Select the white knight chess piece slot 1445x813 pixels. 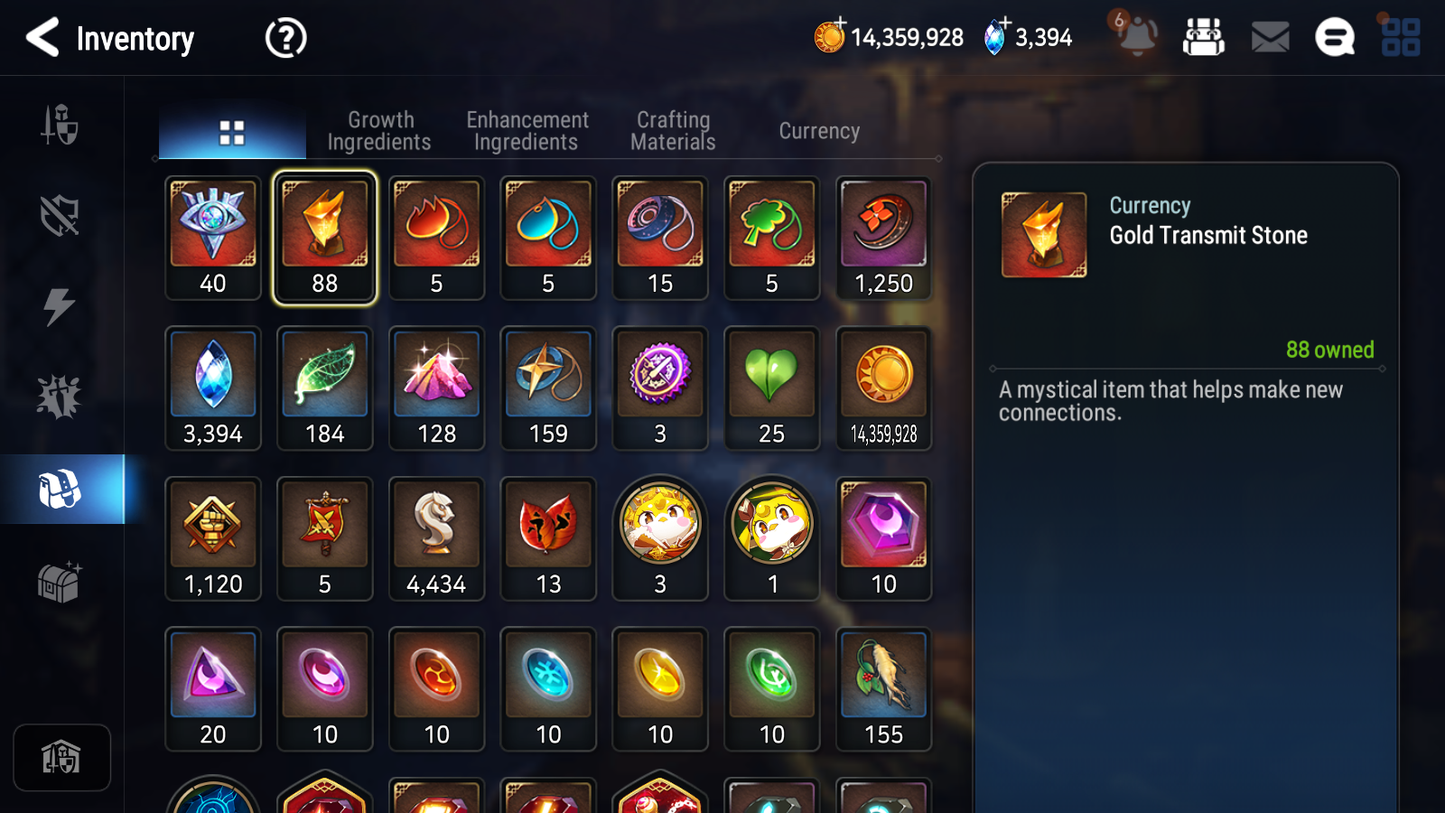tap(437, 538)
